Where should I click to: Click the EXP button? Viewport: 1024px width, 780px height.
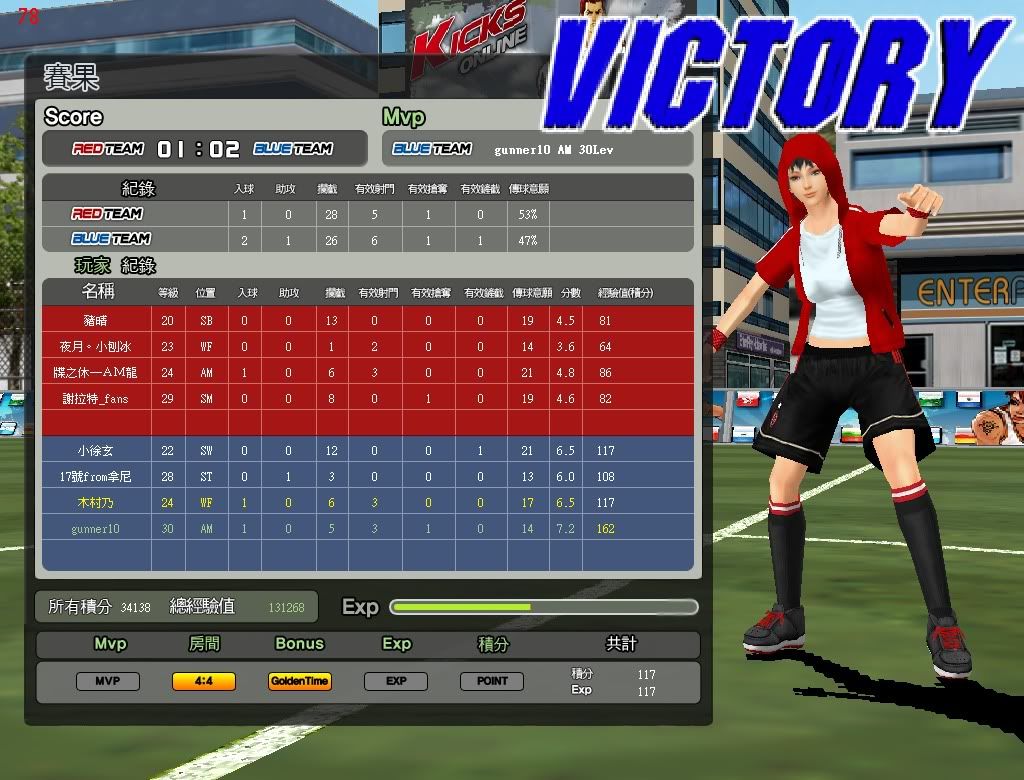tap(396, 682)
